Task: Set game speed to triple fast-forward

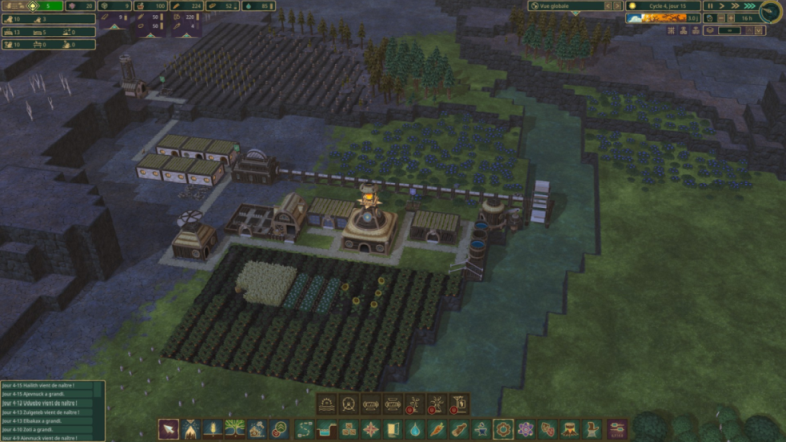Action: pos(749,6)
